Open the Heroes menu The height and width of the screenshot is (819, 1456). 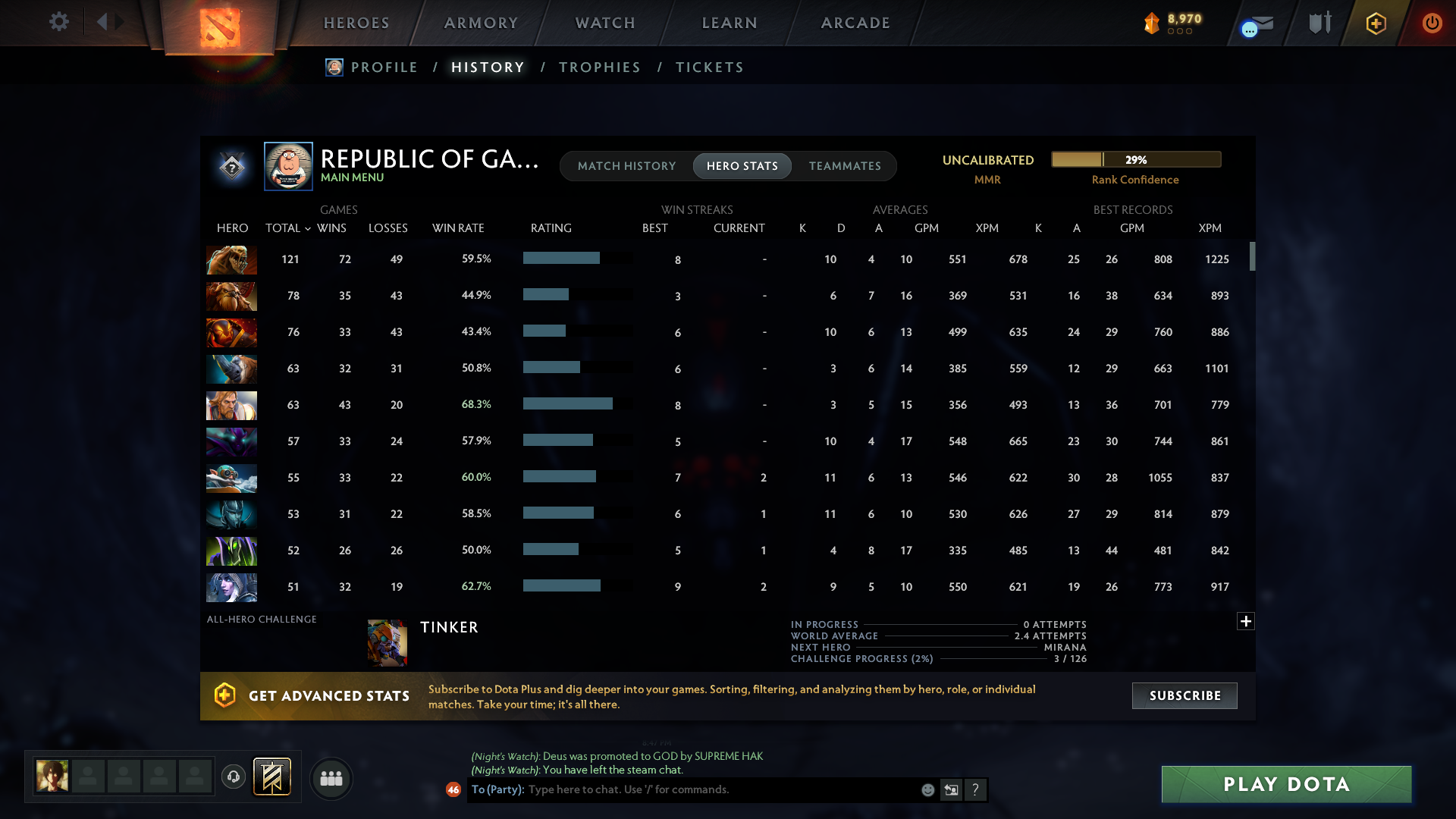pyautogui.click(x=356, y=23)
